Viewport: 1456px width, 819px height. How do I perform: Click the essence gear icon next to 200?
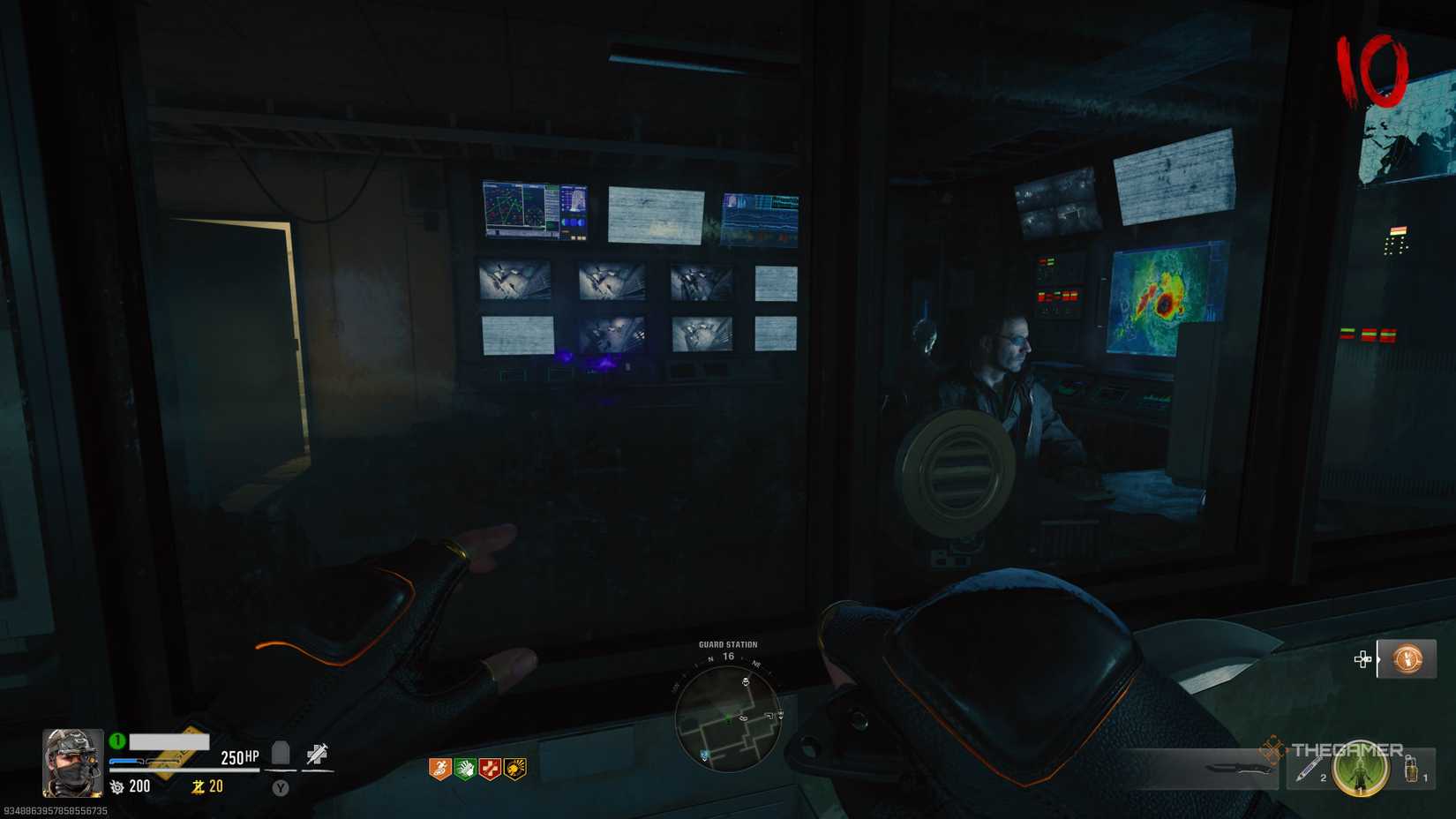point(116,786)
